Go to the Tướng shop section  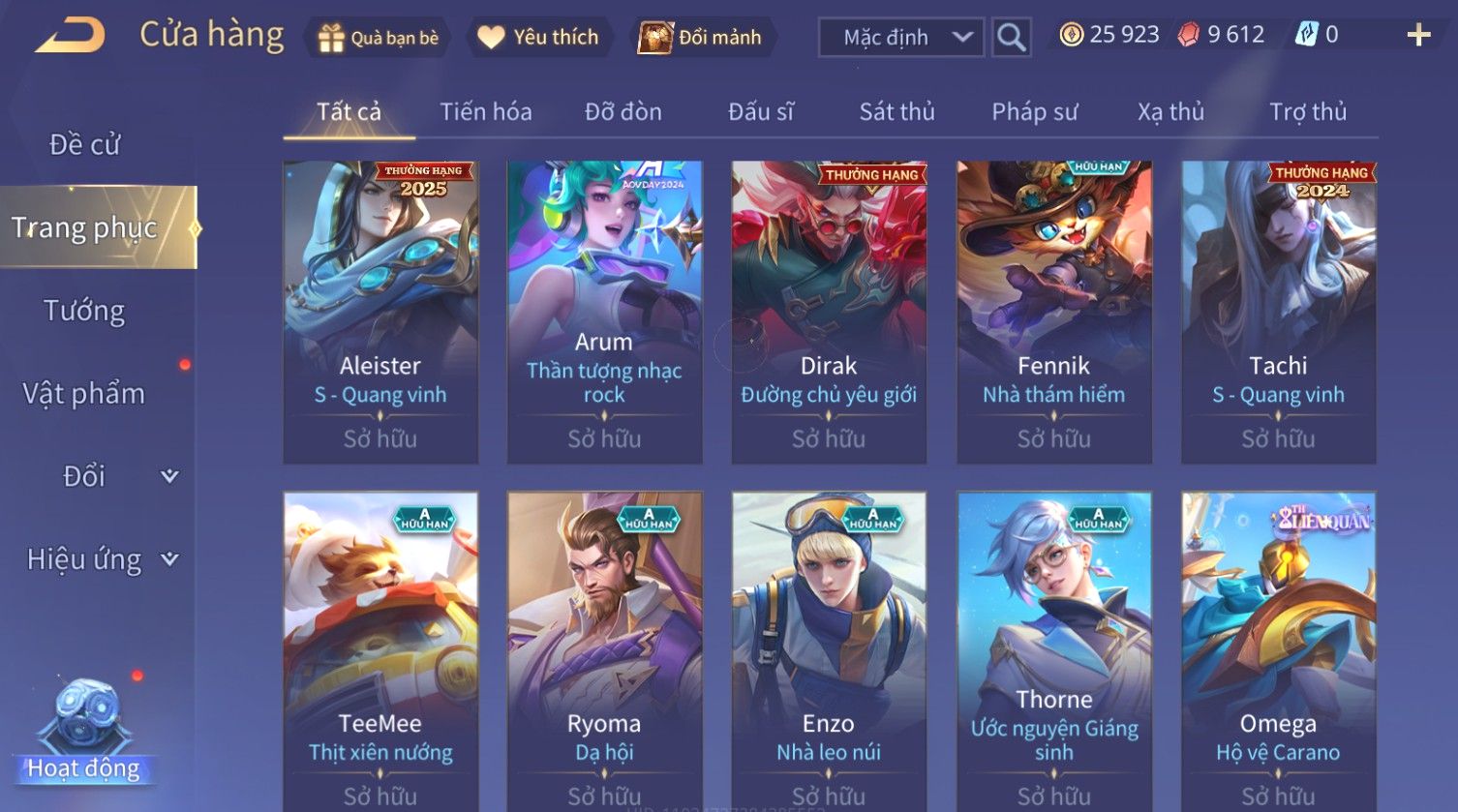click(85, 311)
